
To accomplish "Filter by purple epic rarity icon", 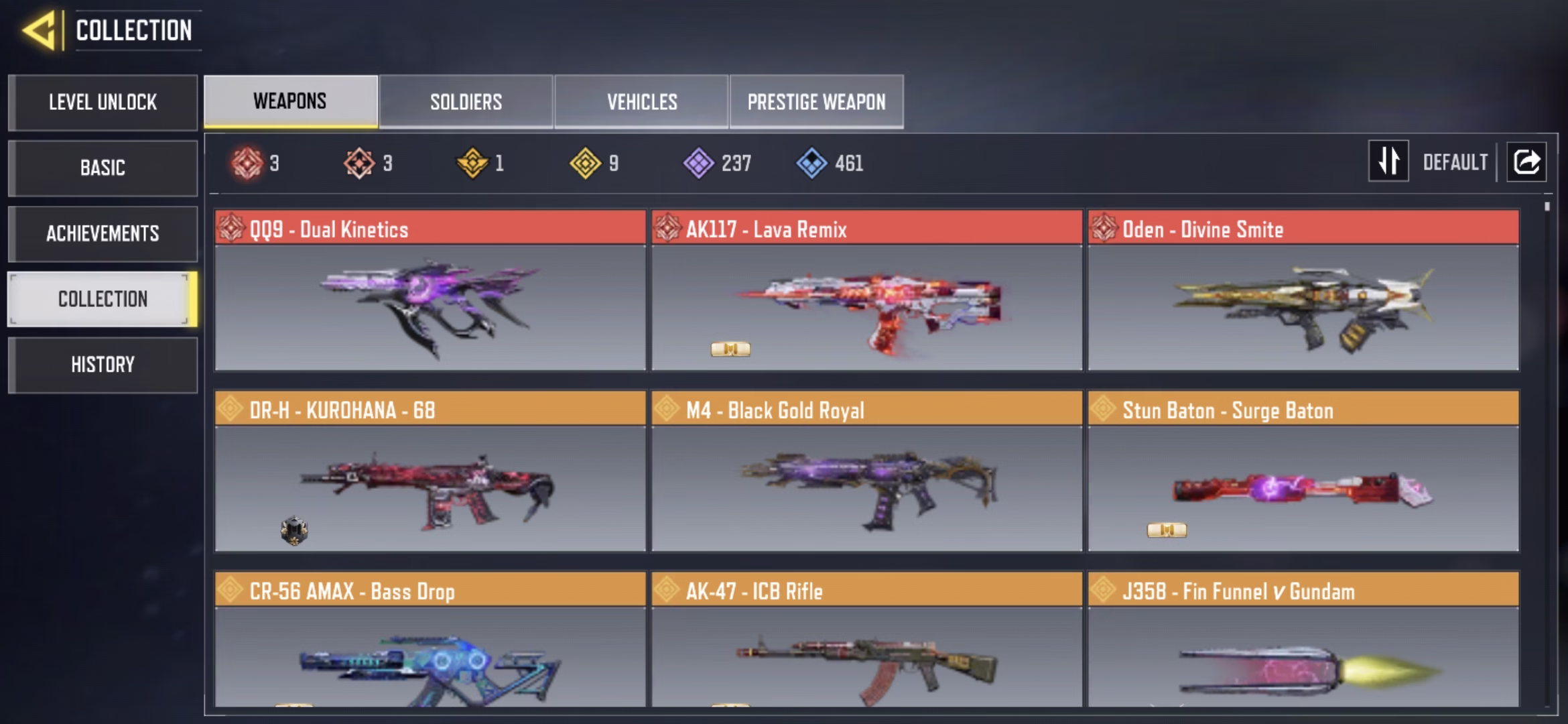I will click(x=699, y=163).
